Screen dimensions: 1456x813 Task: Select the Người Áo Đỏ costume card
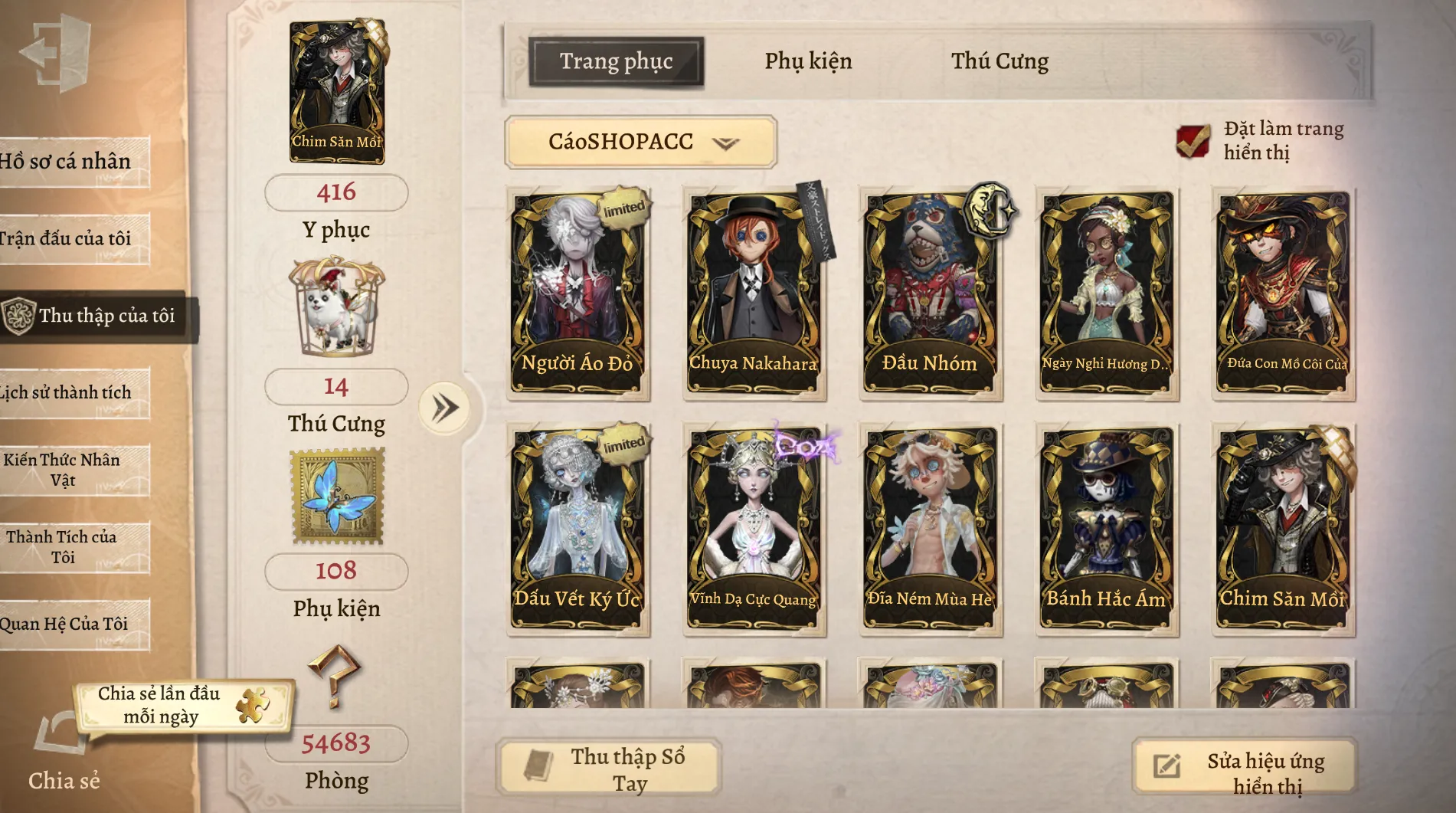(578, 293)
